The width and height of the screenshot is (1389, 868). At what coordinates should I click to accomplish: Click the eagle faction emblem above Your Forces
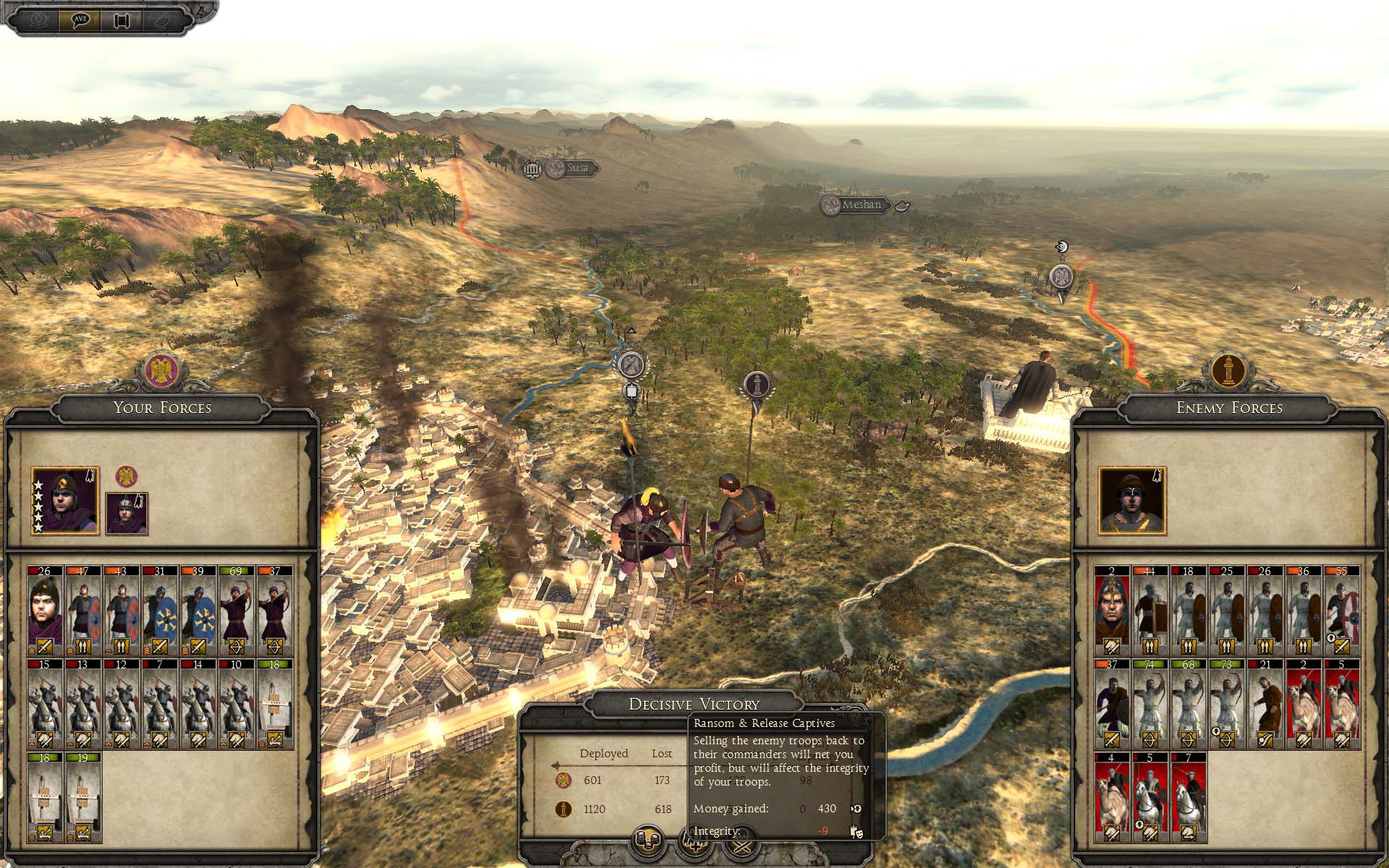coord(162,370)
